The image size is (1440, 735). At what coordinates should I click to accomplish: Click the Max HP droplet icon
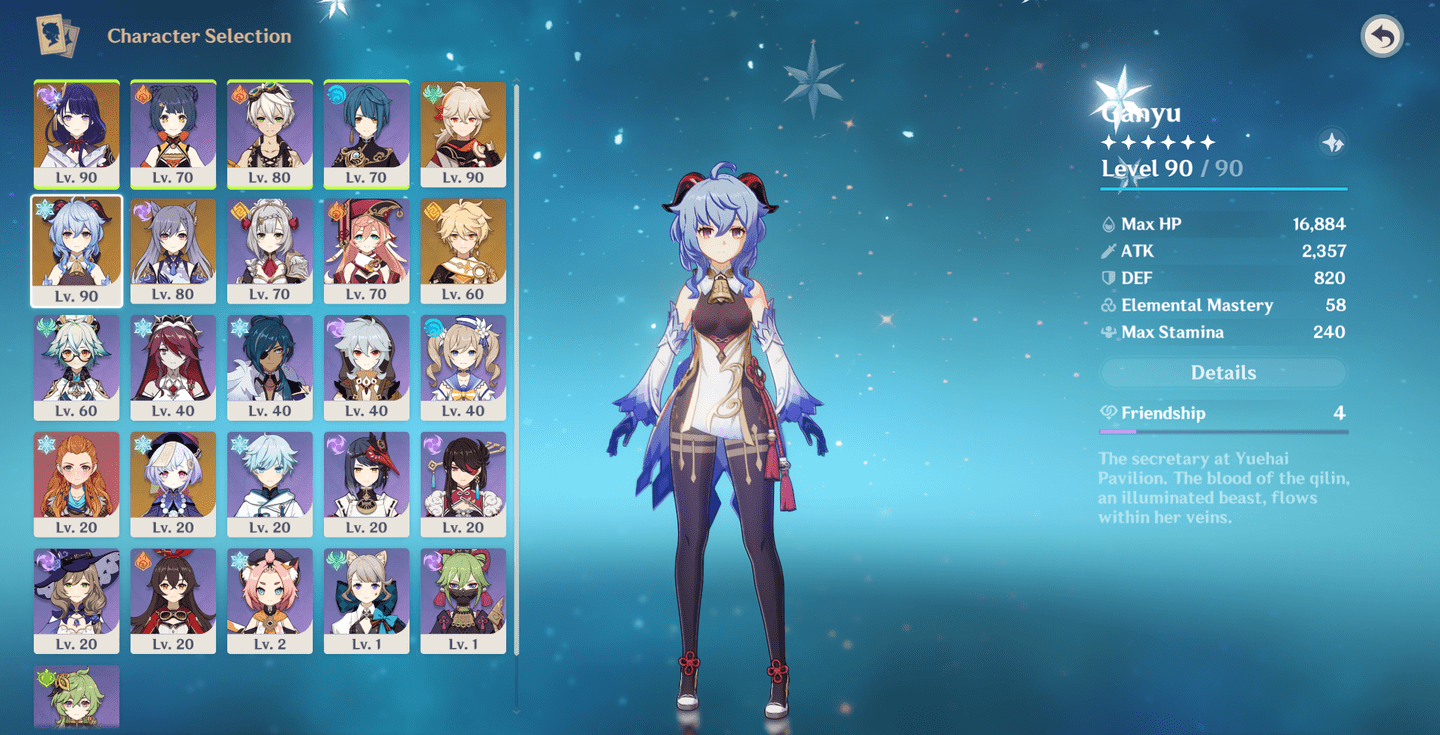tap(1108, 224)
